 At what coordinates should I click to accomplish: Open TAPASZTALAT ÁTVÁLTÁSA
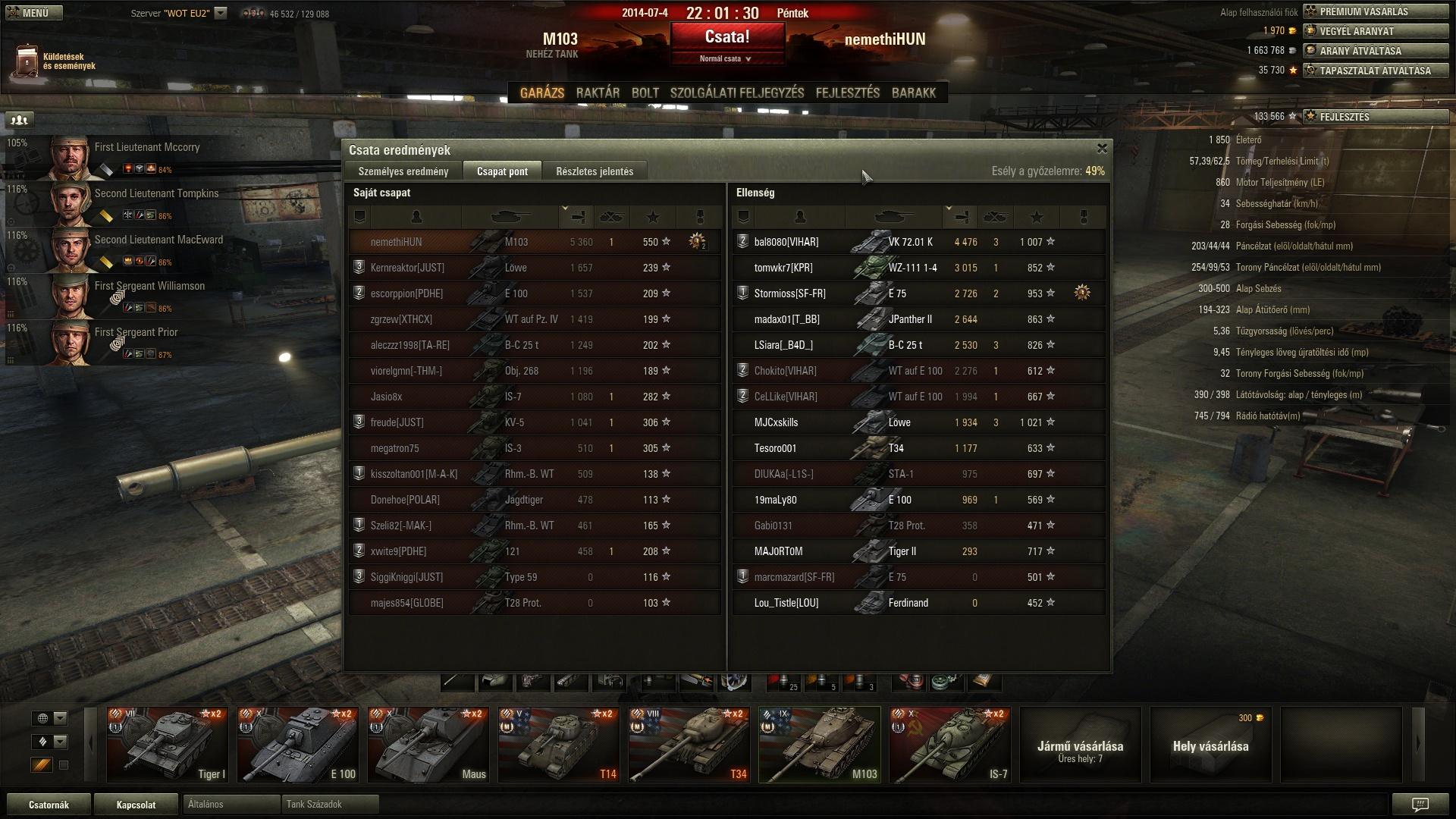1375,71
